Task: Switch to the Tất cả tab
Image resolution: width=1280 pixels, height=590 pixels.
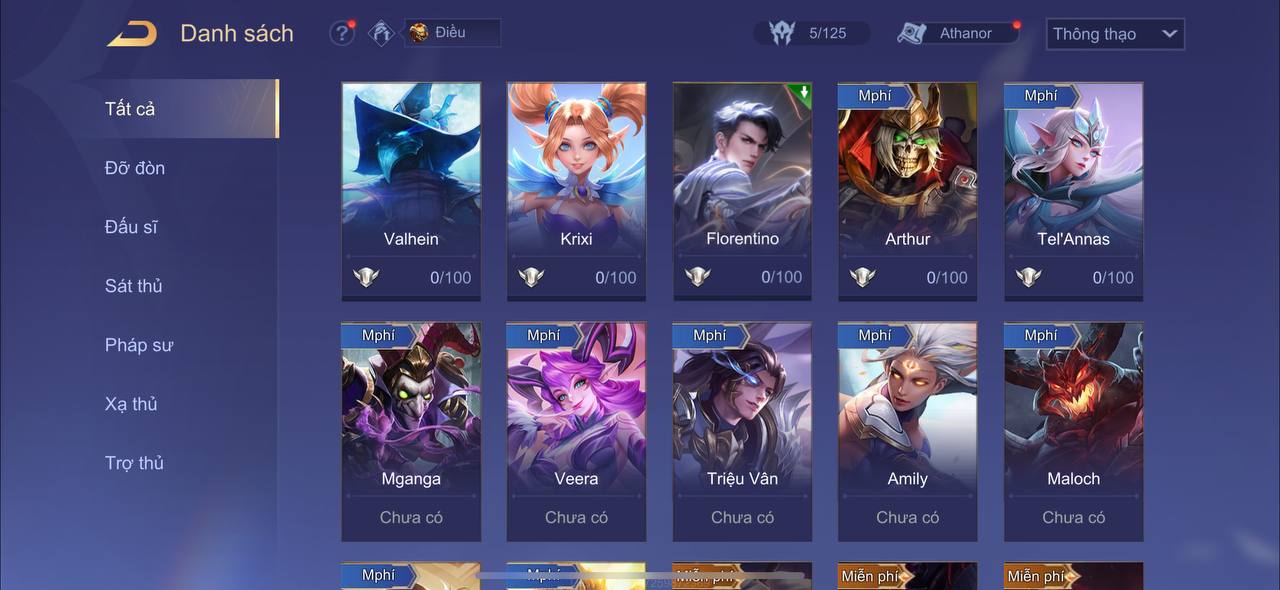Action: (130, 109)
